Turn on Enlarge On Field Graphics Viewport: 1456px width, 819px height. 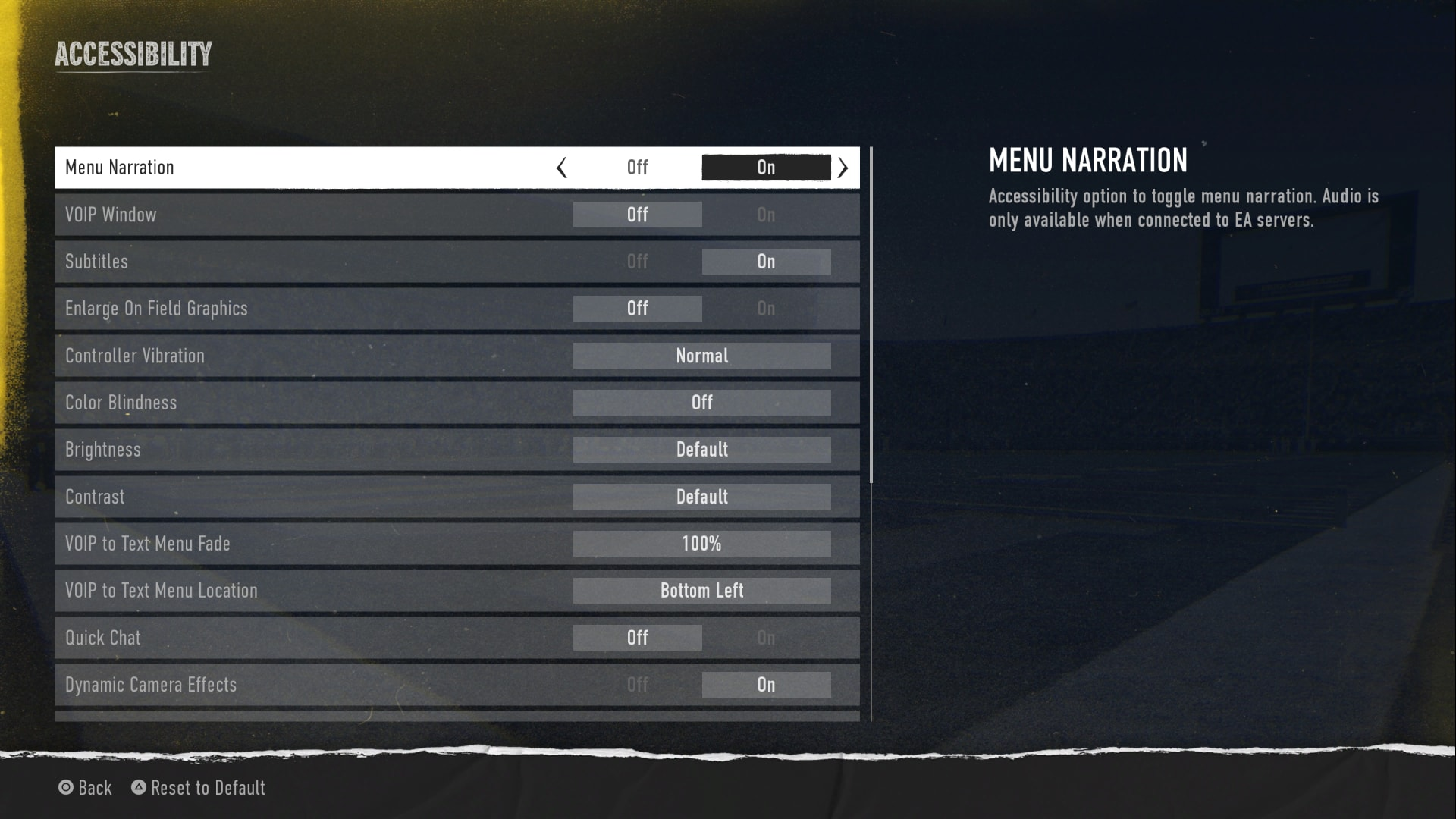coord(766,309)
